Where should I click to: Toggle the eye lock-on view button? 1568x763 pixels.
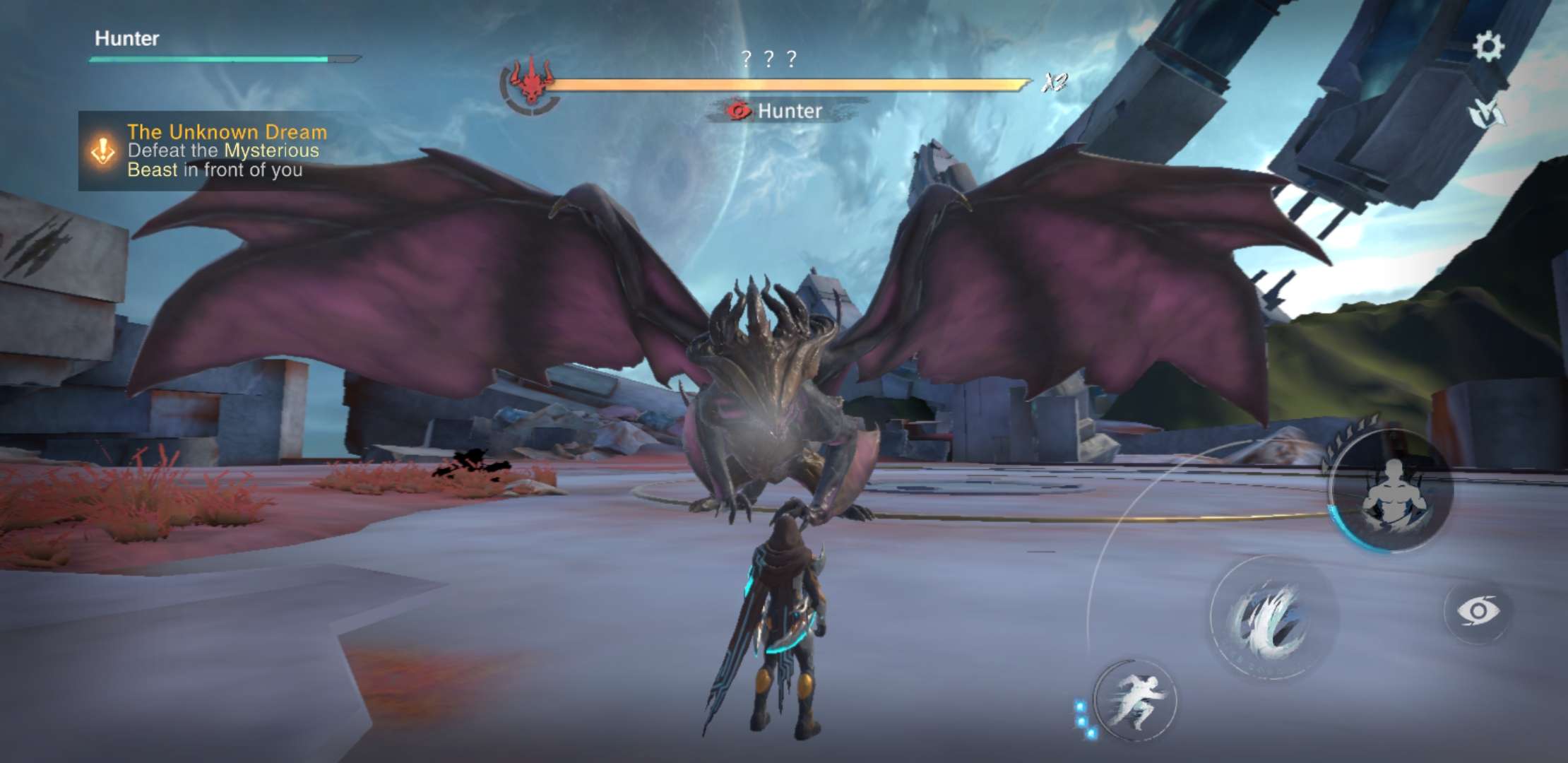tap(1478, 610)
